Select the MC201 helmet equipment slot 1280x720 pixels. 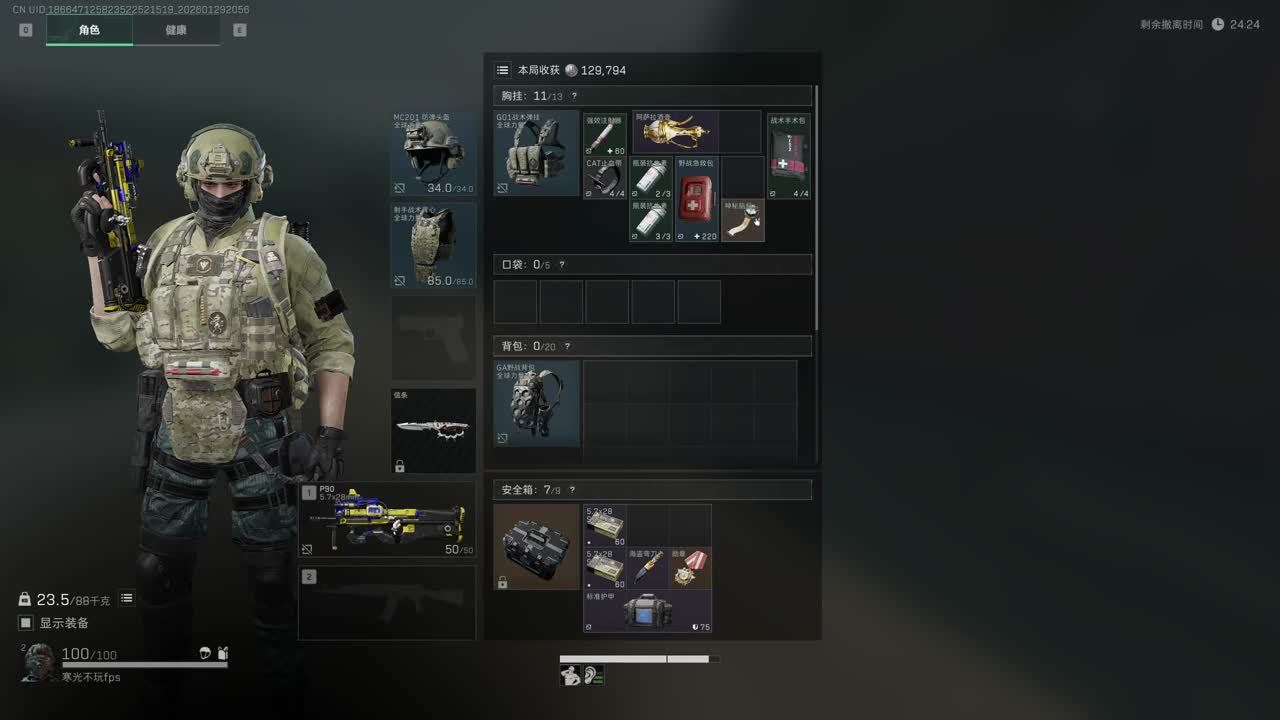point(433,153)
